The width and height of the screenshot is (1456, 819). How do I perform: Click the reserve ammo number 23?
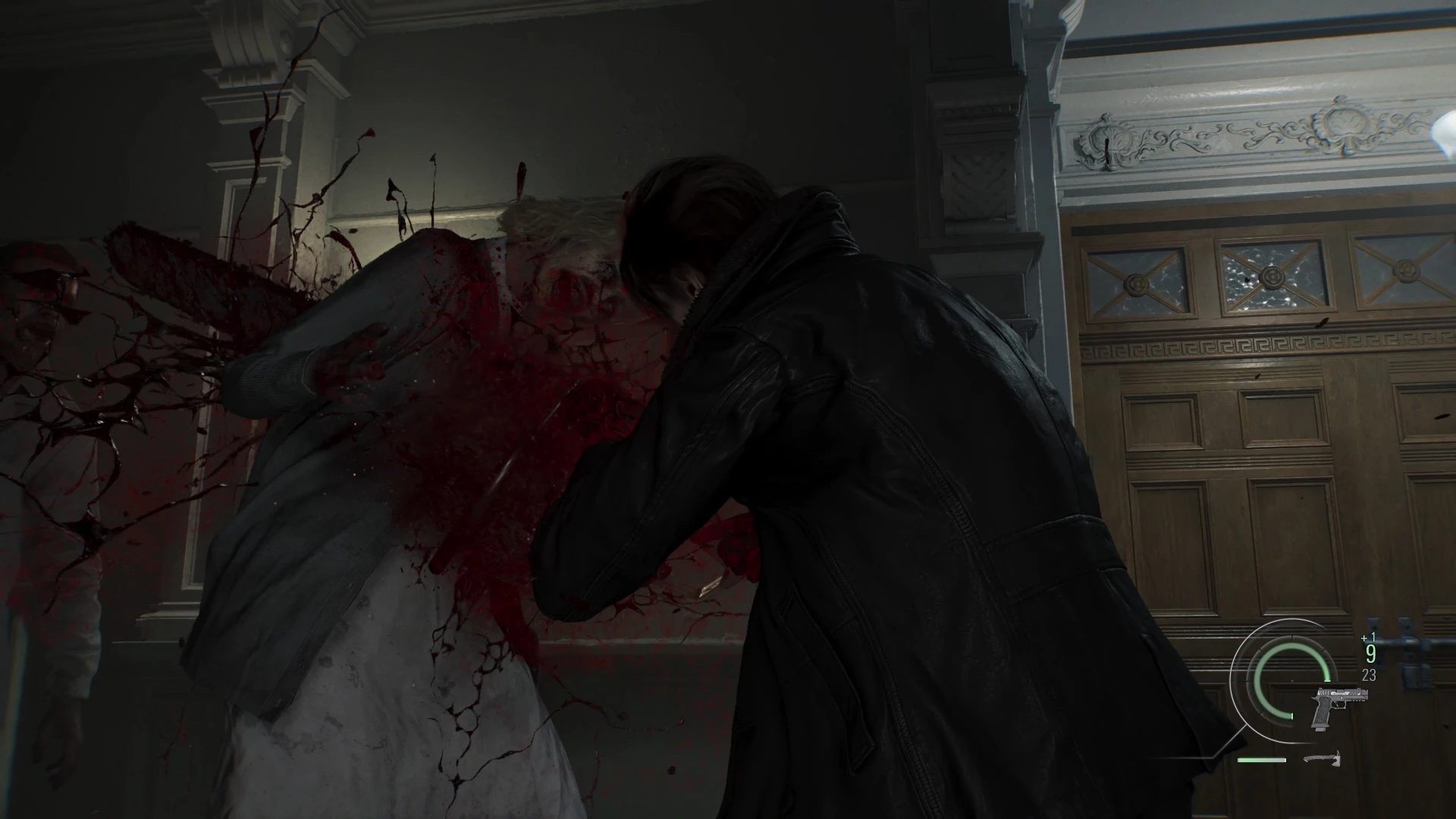(x=1369, y=674)
